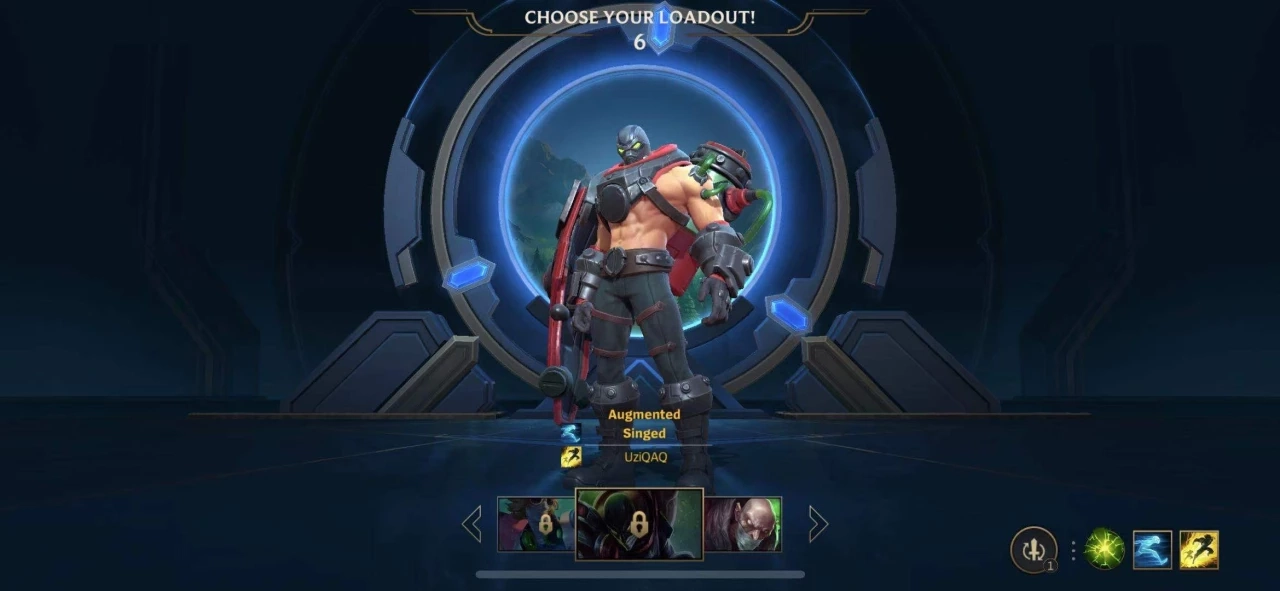Show the previous skin with the left arrow
The height and width of the screenshot is (591, 1280).
click(472, 524)
